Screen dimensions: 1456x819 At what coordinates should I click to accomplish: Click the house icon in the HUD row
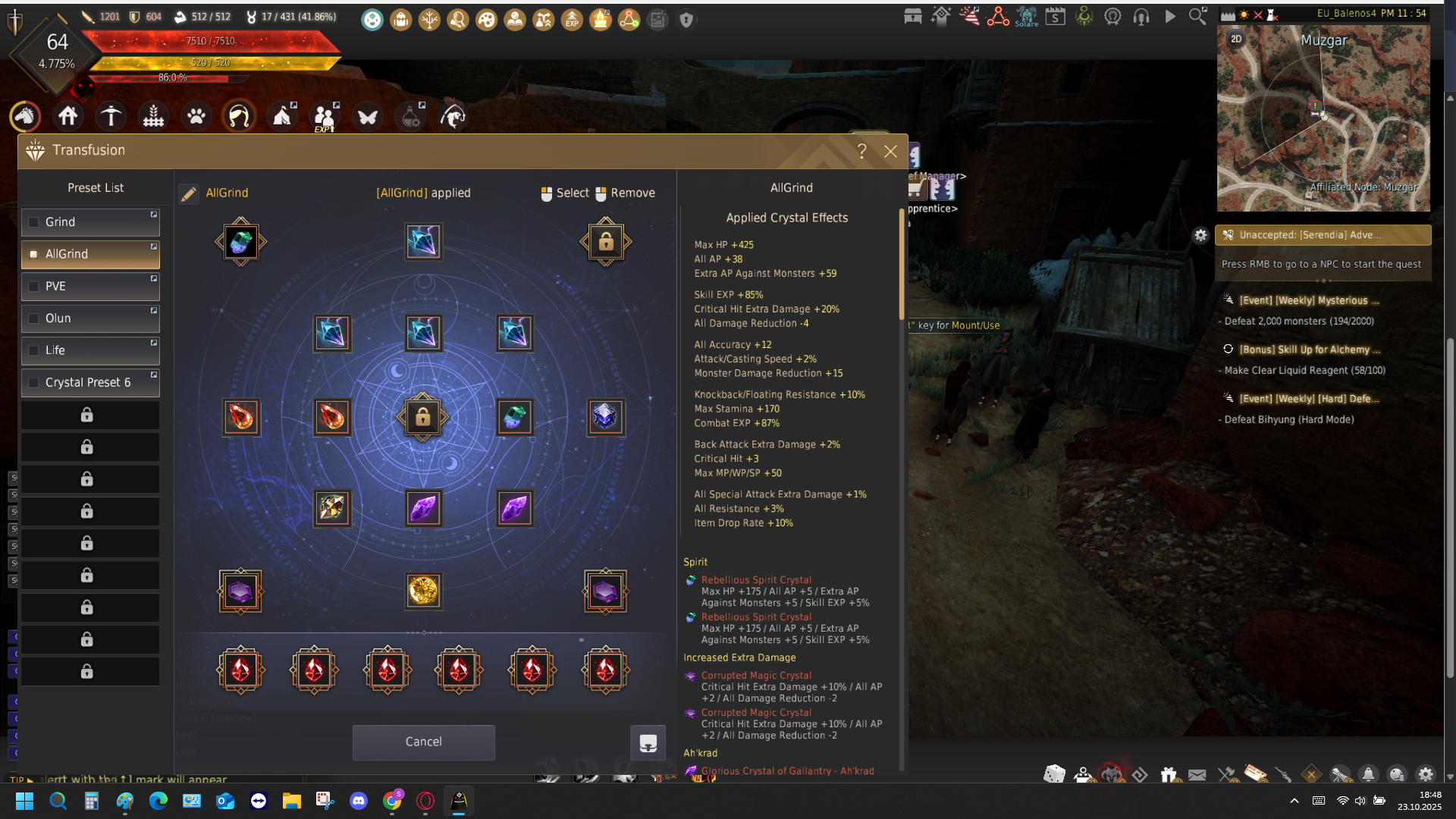tap(68, 117)
